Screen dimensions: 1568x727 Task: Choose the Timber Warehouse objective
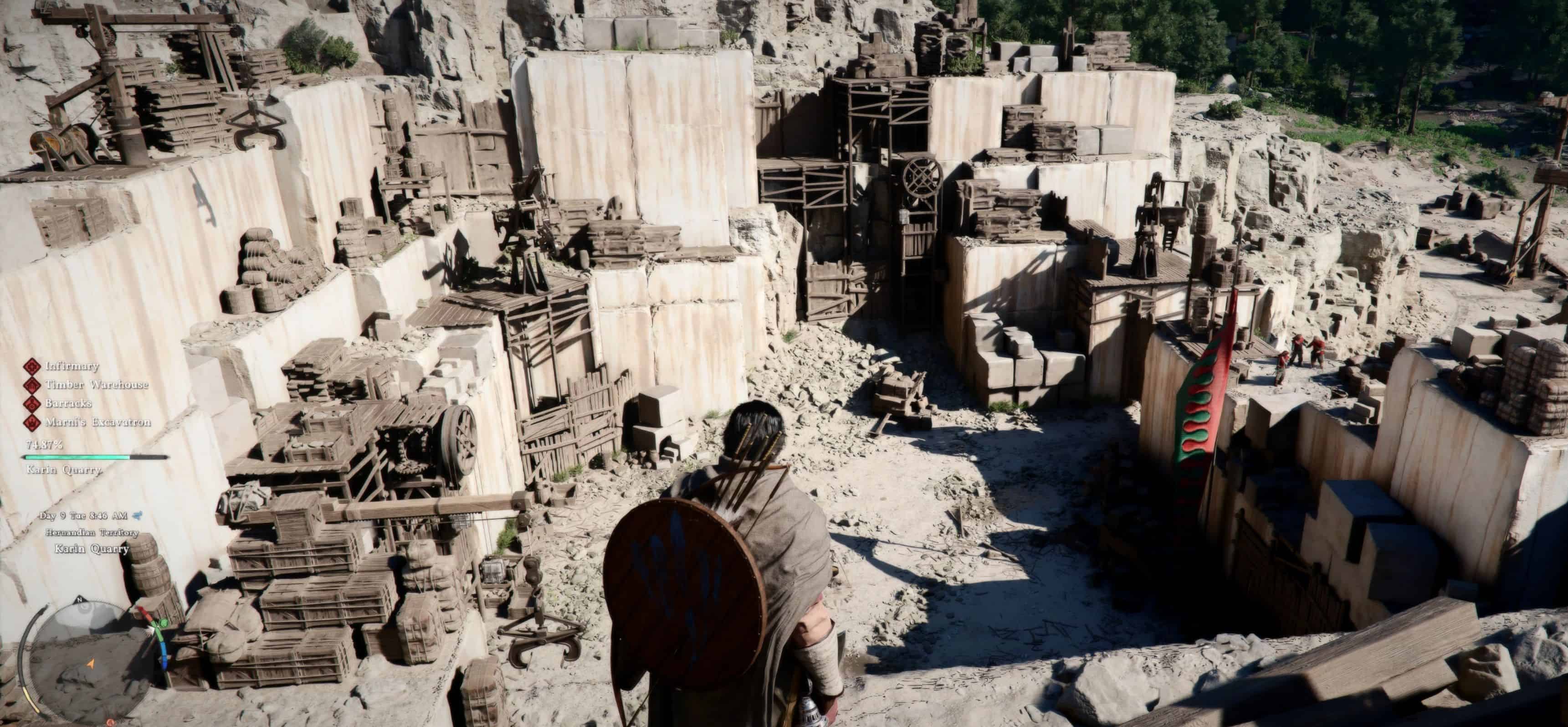point(96,385)
